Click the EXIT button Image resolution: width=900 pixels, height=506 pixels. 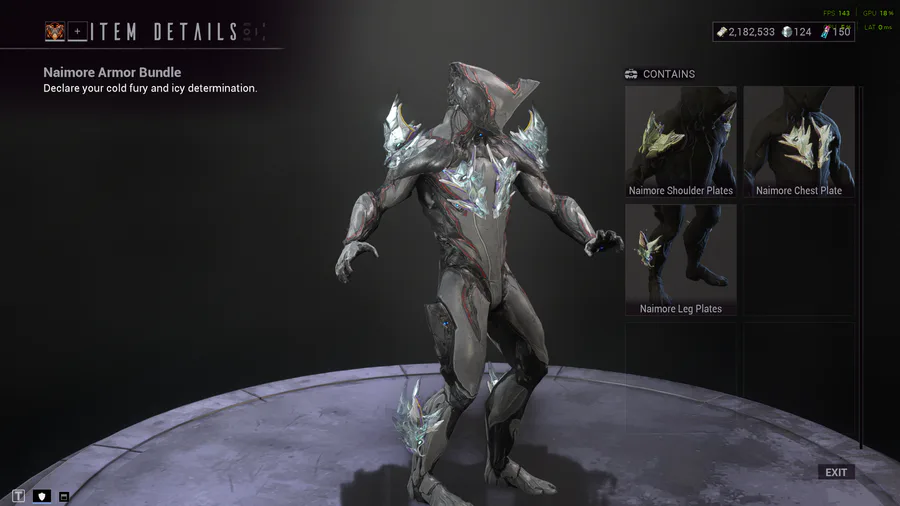tap(836, 472)
